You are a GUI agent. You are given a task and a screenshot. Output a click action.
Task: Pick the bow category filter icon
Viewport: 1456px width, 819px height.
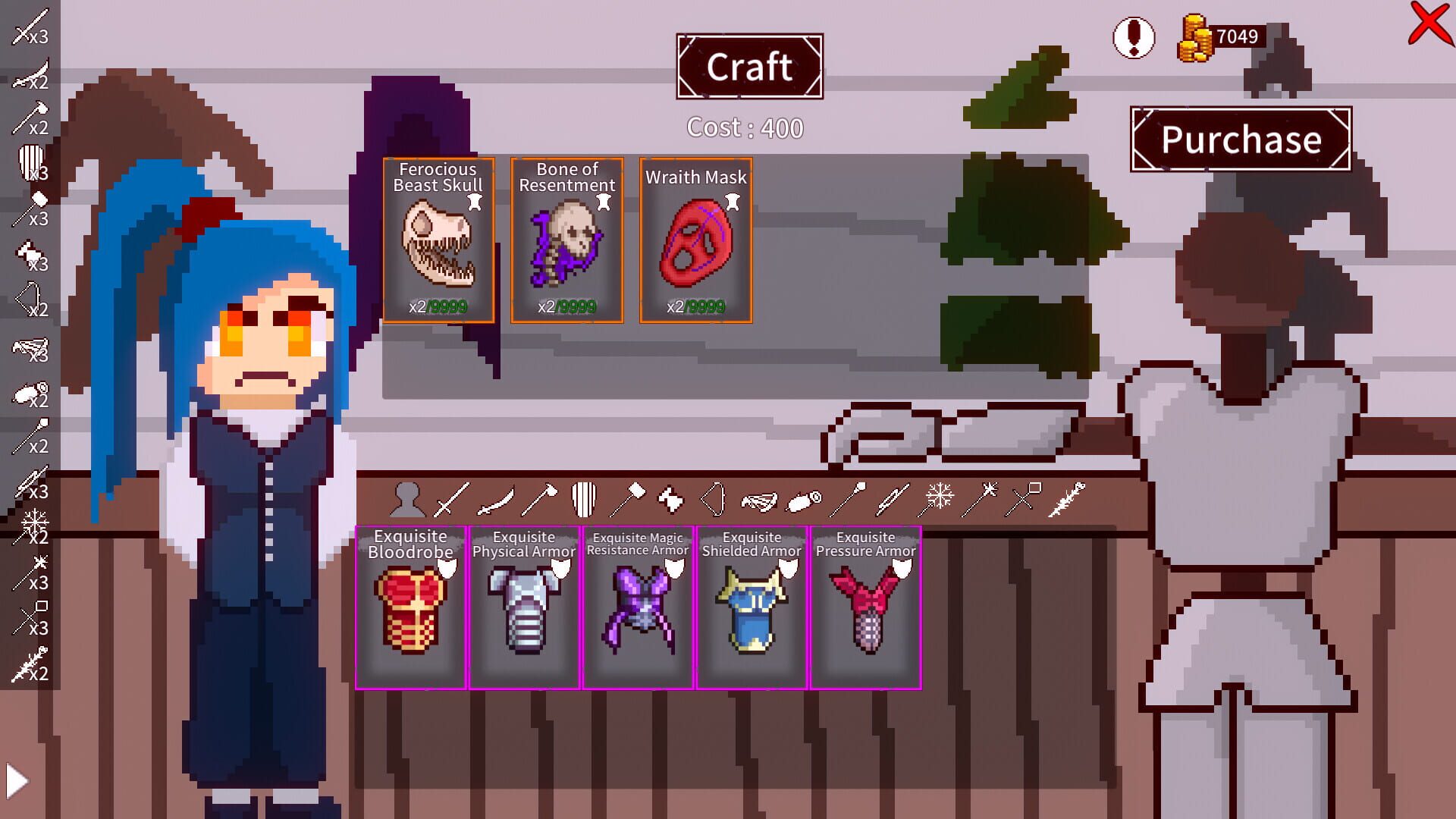(713, 497)
